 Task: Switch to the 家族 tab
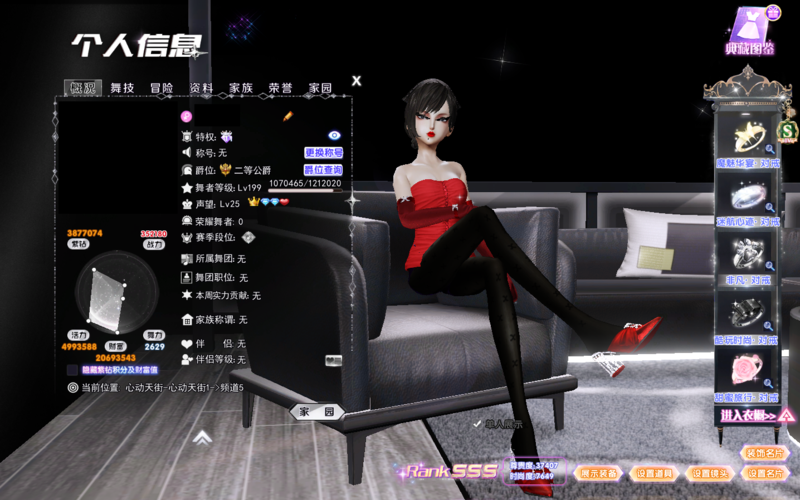240,88
